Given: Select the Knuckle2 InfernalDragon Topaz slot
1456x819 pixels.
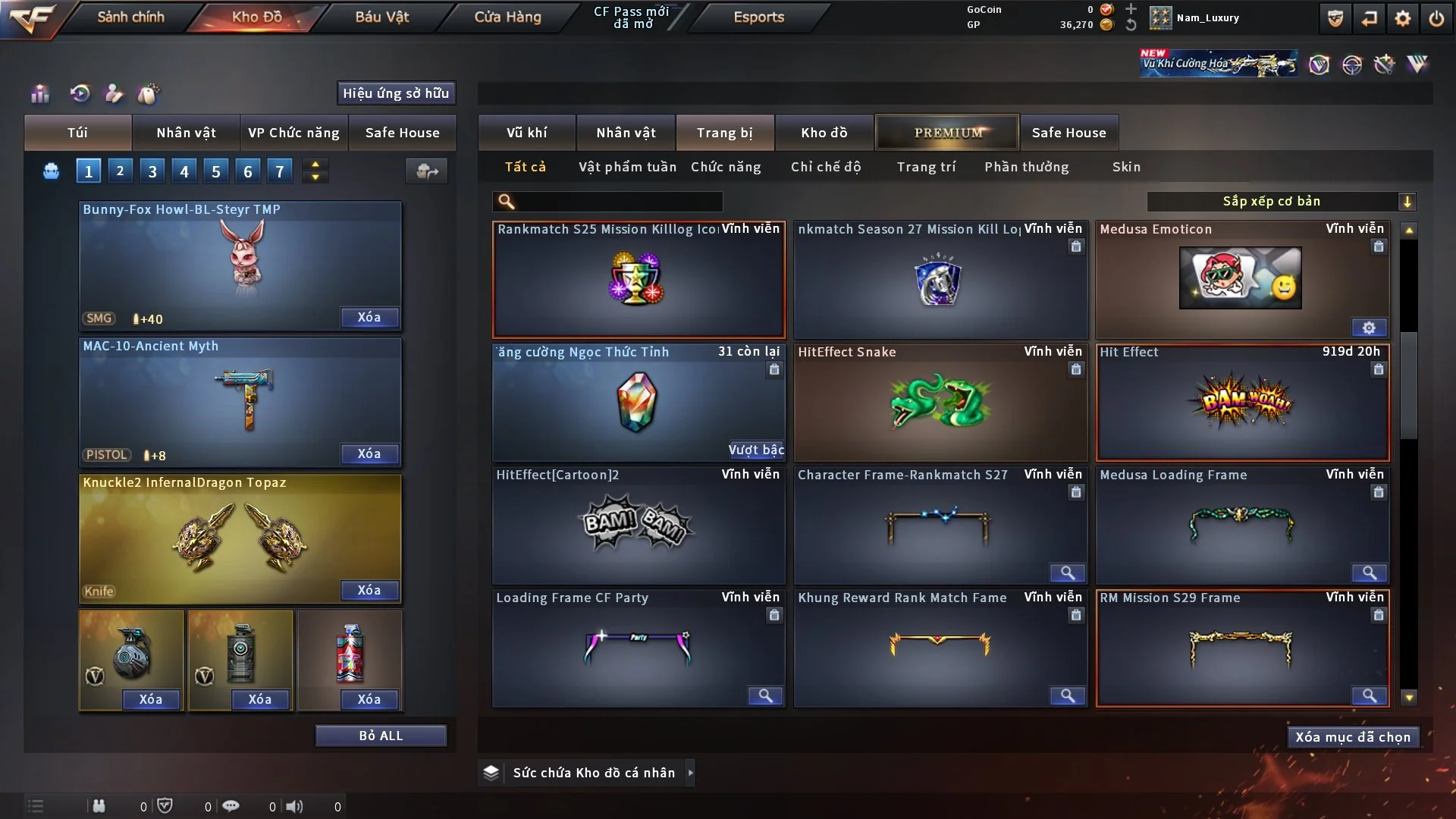Looking at the screenshot, I should point(240,538).
